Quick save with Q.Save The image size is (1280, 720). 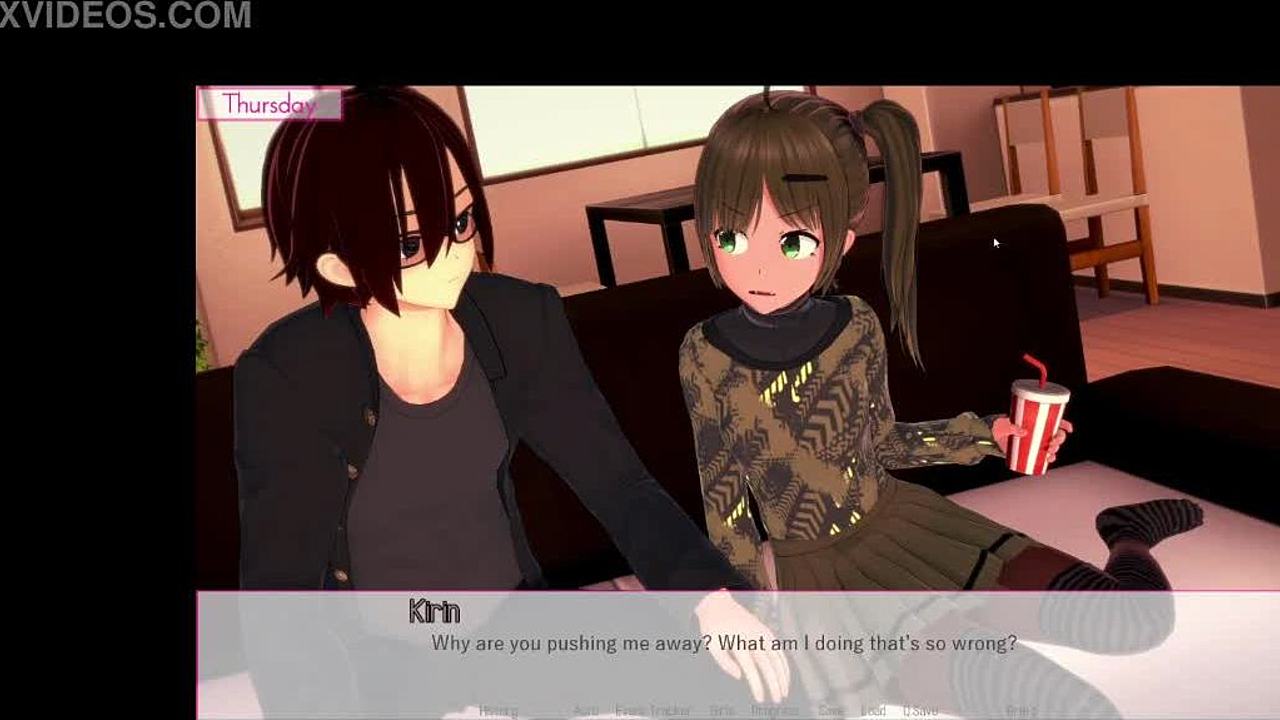click(920, 711)
